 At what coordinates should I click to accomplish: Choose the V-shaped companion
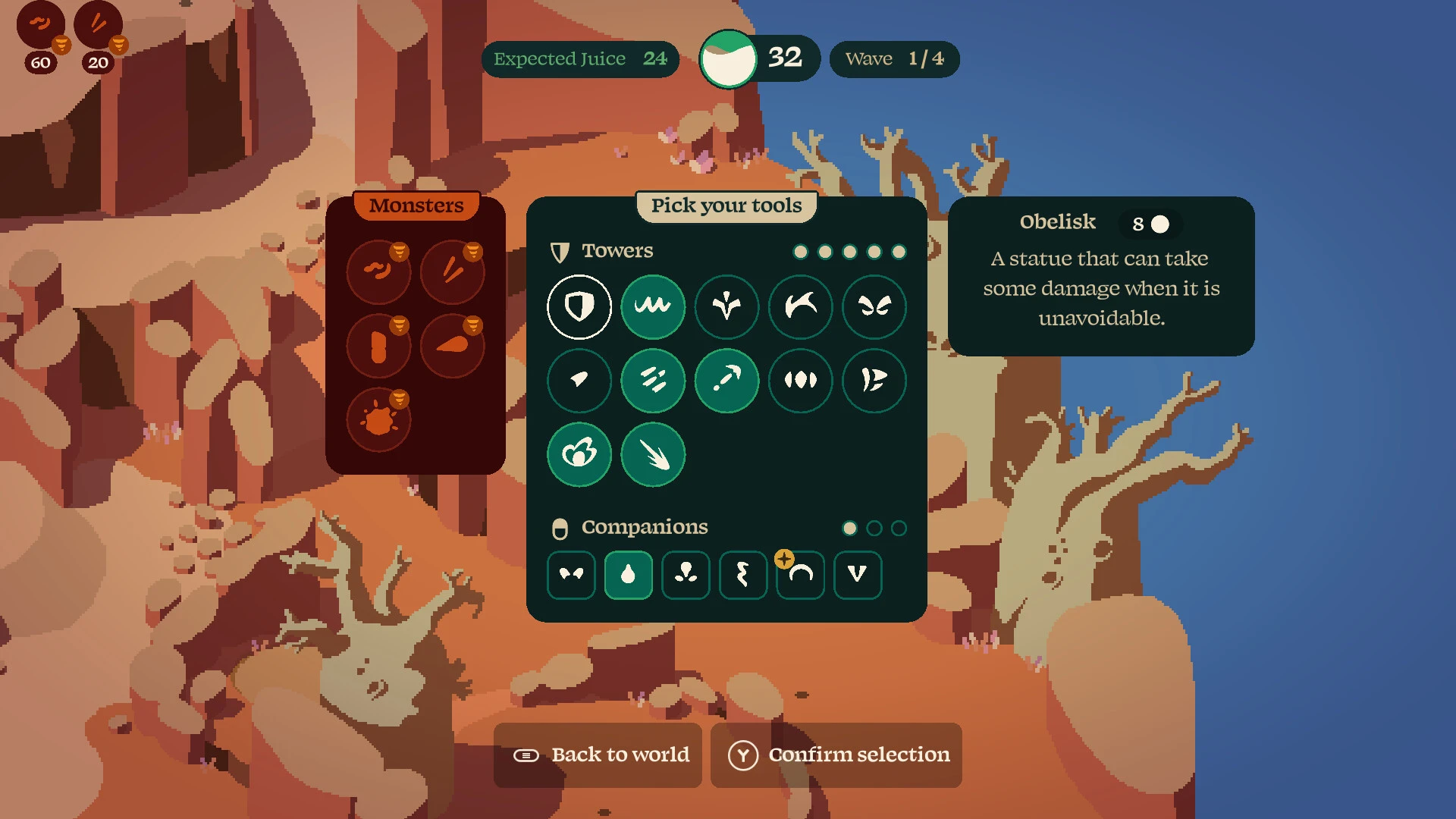[858, 575]
